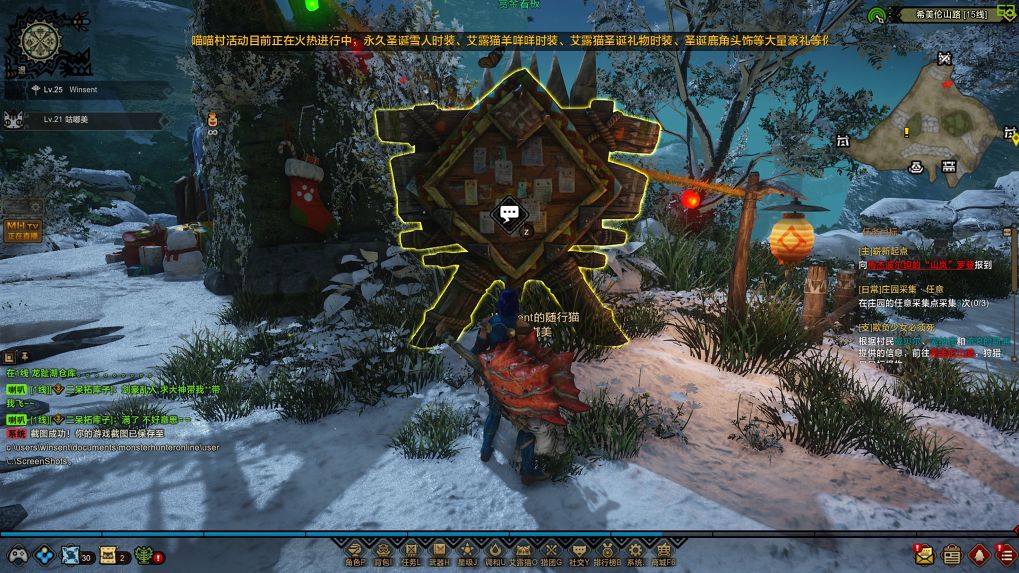Open the 背包 backpack
Image resolution: width=1019 pixels, height=573 pixels.
(x=382, y=551)
